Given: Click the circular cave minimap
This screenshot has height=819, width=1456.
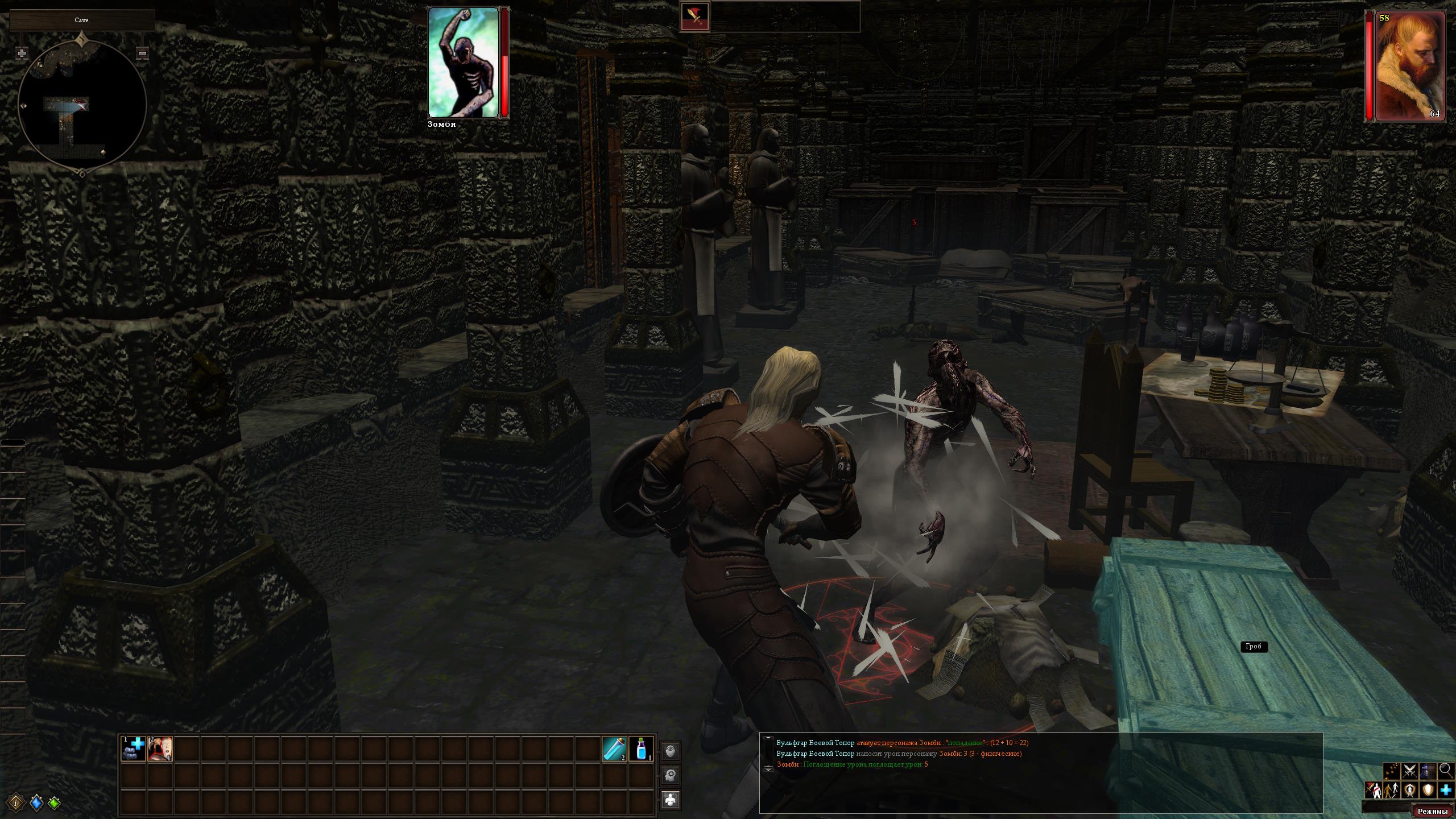Looking at the screenshot, I should tap(82, 105).
